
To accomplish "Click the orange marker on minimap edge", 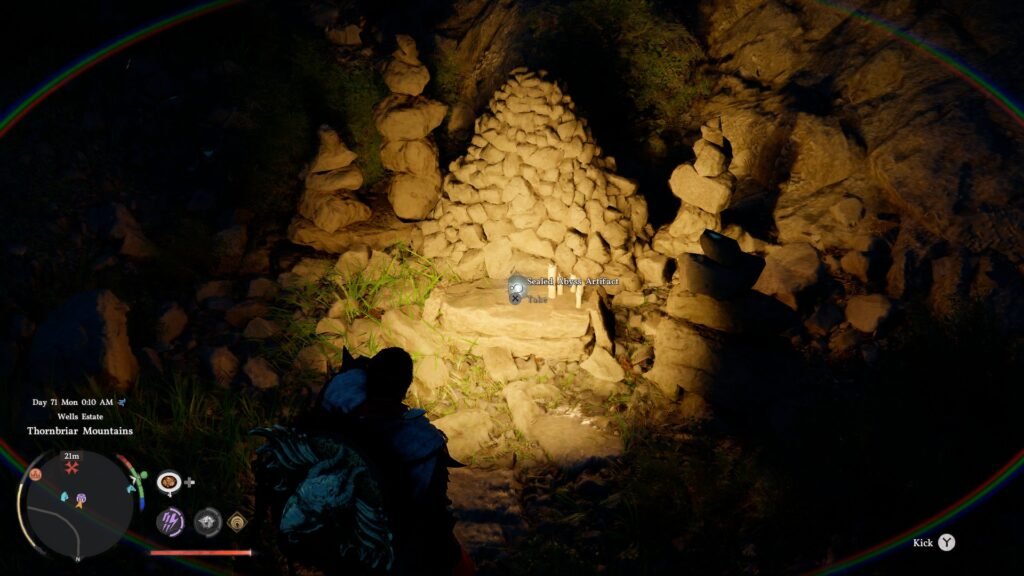I will [x=34, y=474].
